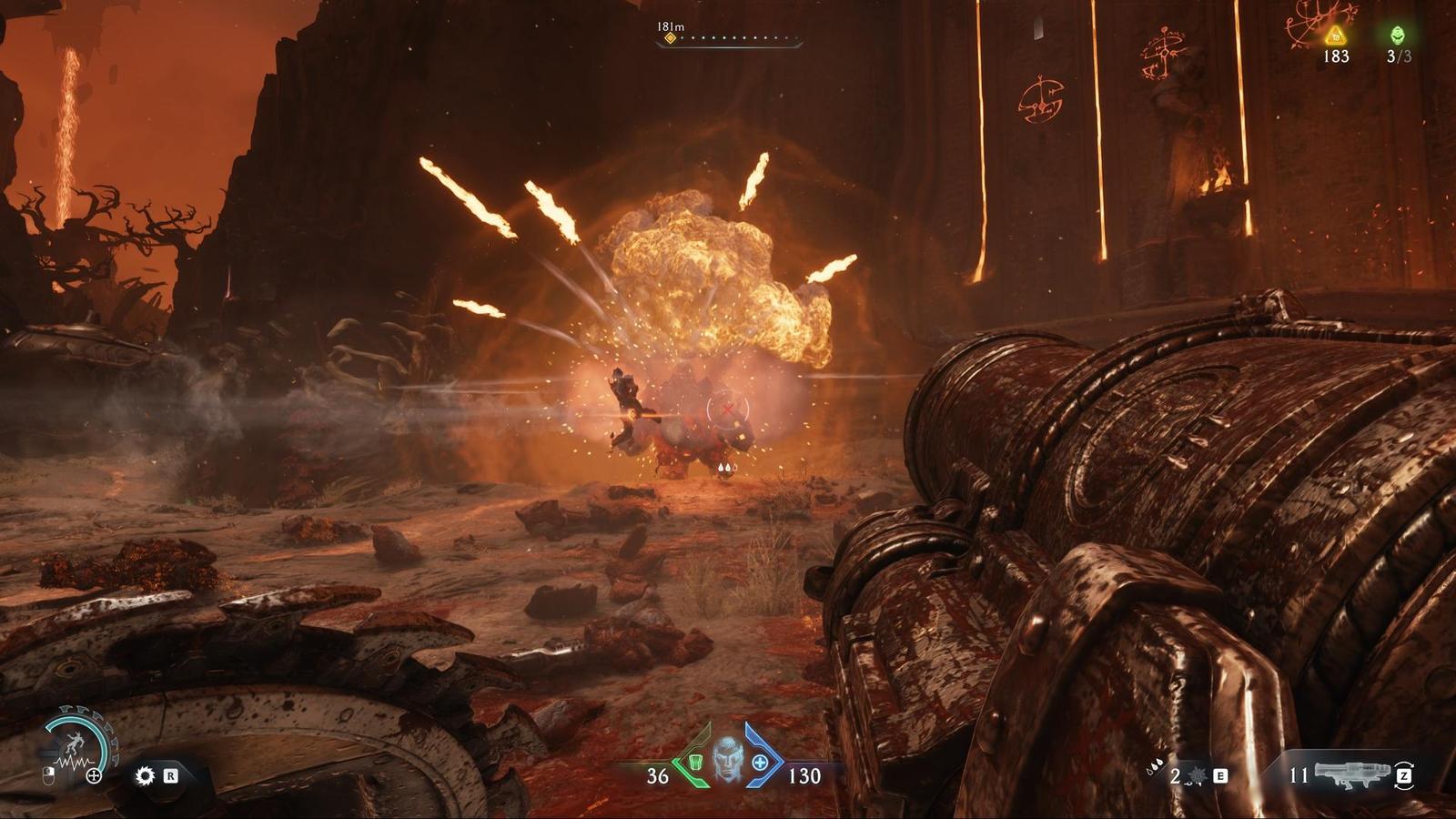Expand the dodging figure stamina dial

(74, 743)
